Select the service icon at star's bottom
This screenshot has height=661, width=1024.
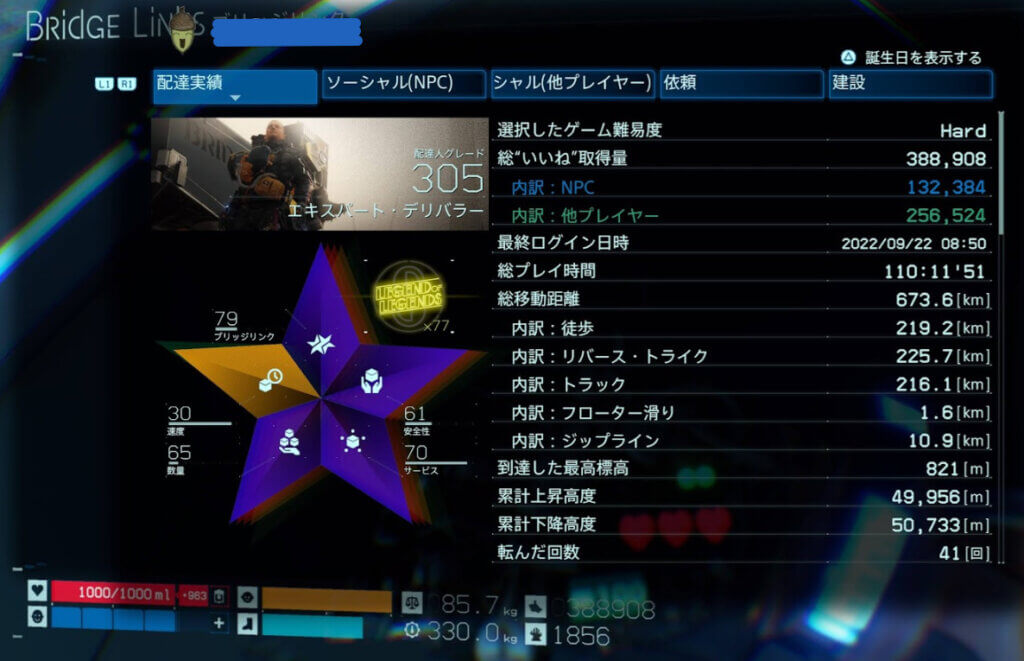coord(352,441)
